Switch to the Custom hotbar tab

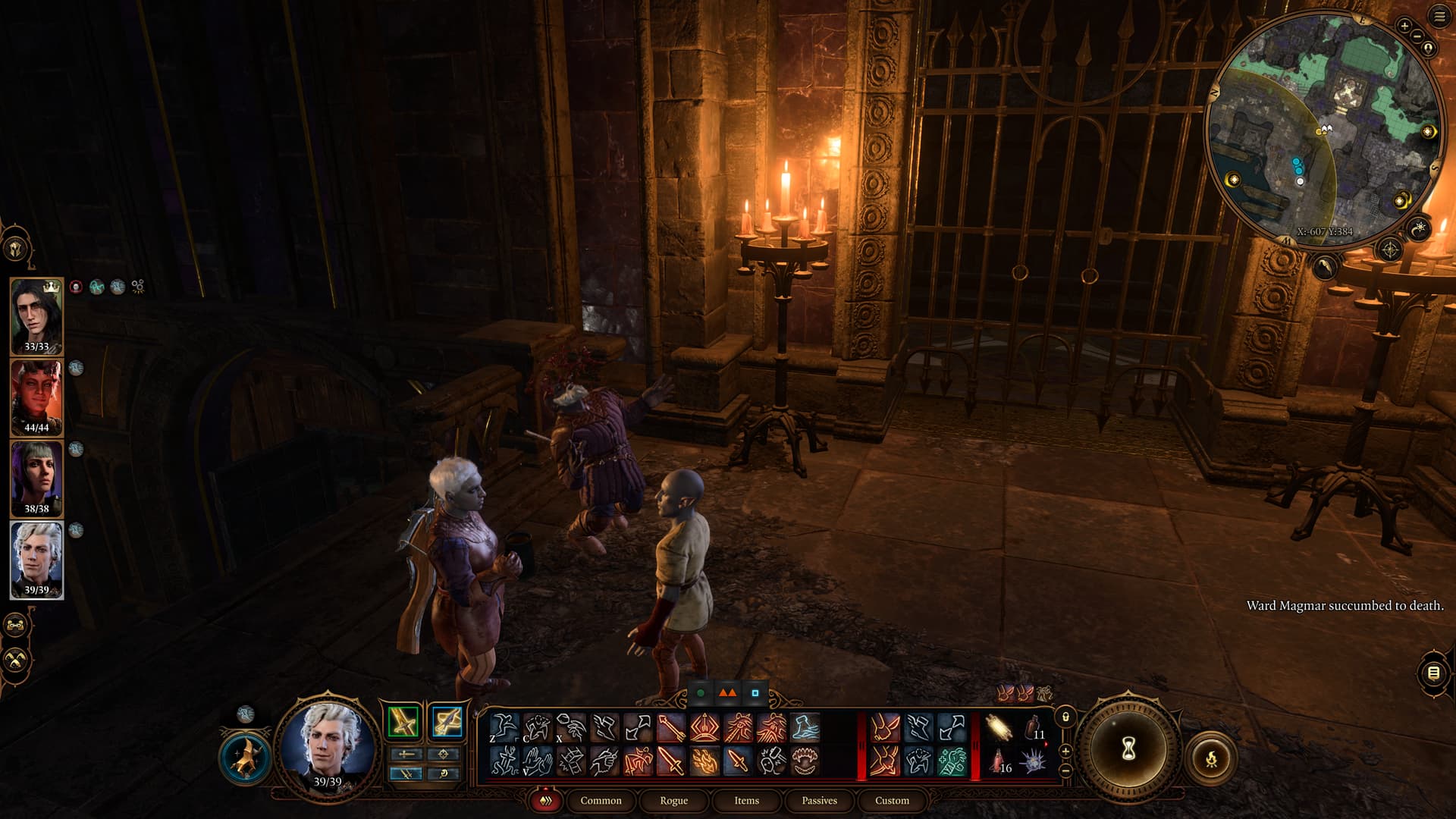click(892, 801)
